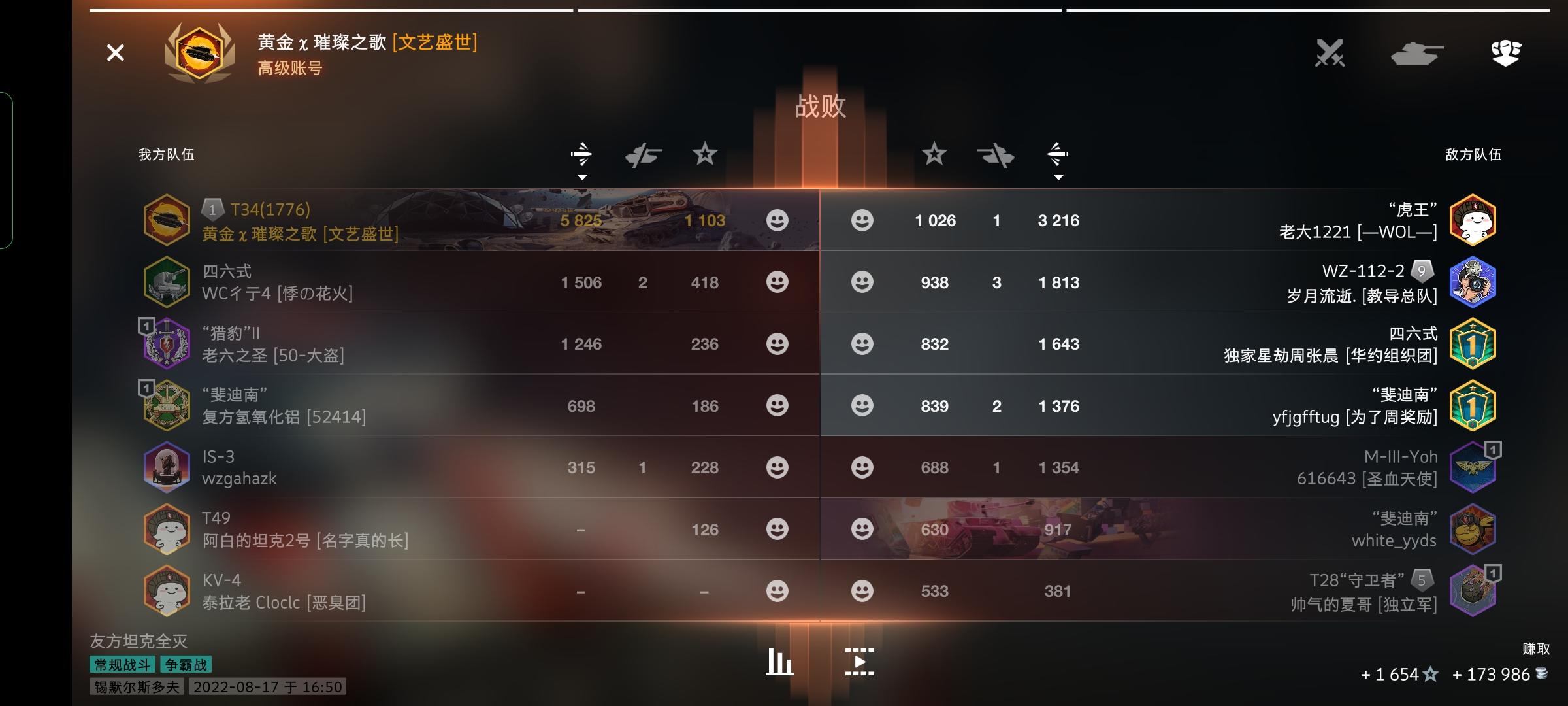Image resolution: width=1568 pixels, height=706 pixels.
Task: Close the battle results with the X button
Action: click(115, 52)
